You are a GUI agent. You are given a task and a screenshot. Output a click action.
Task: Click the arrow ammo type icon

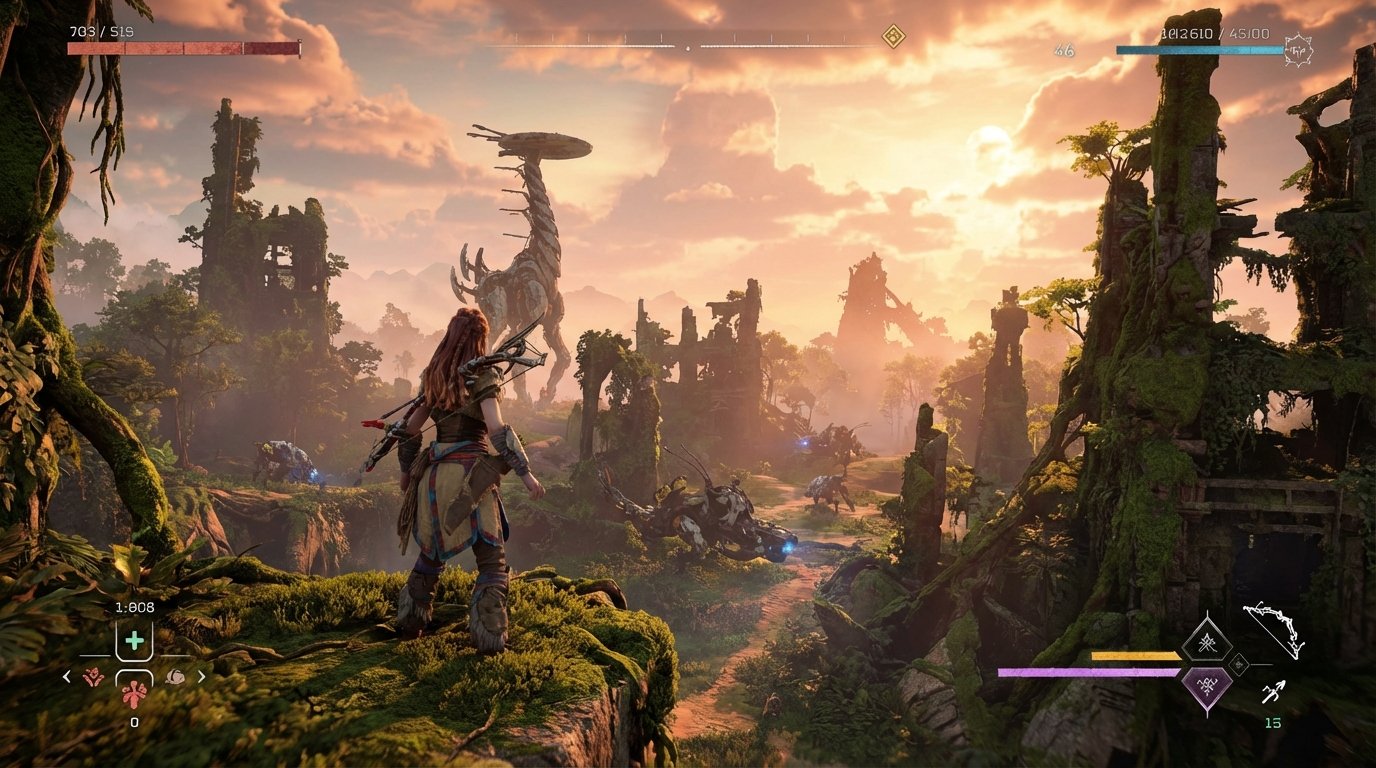point(1274,692)
